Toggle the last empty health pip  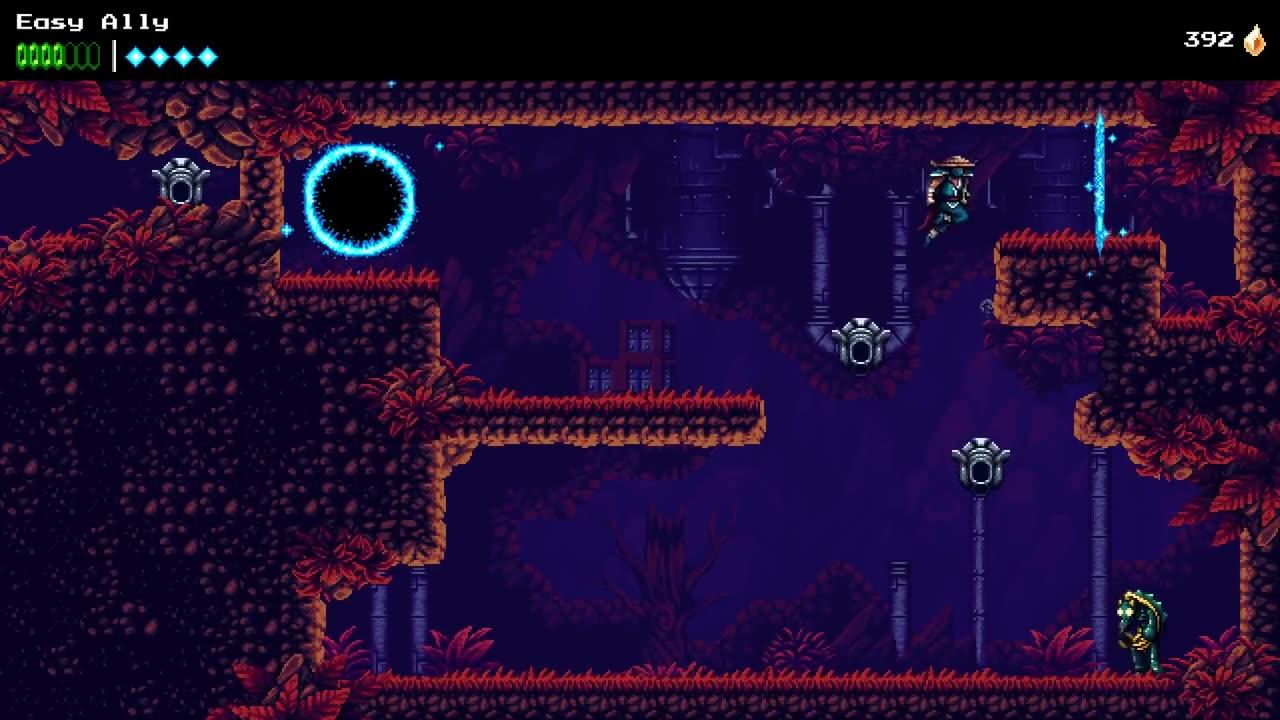(x=92, y=55)
